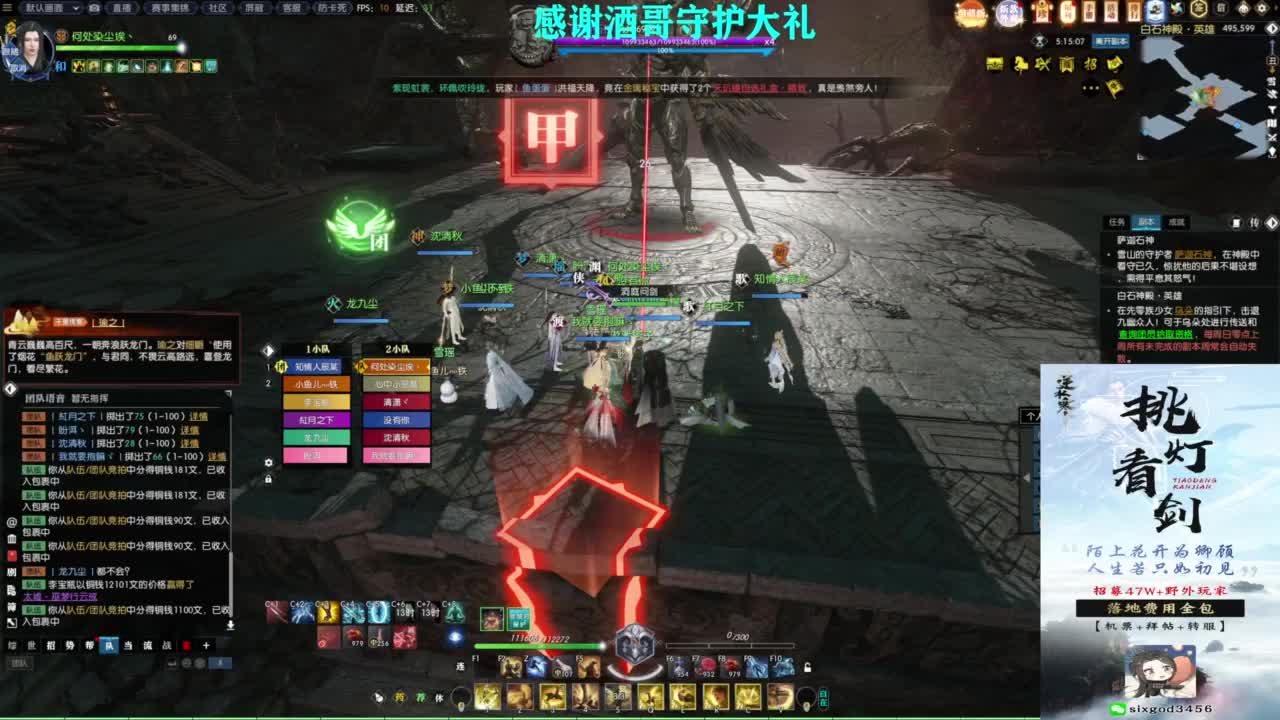Toggle the 自在 mode button near hotbar
Image resolution: width=1280 pixels, height=720 pixels.
point(823,698)
